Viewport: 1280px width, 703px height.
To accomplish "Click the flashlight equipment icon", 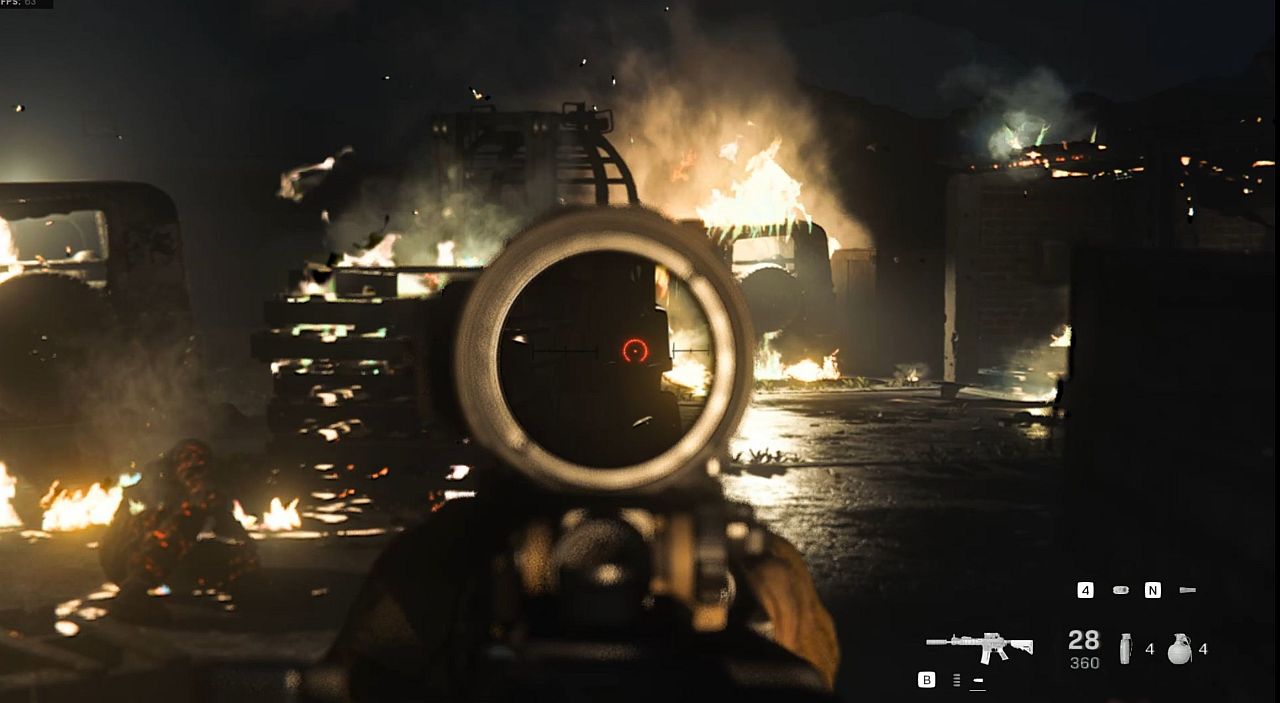I will (1187, 590).
